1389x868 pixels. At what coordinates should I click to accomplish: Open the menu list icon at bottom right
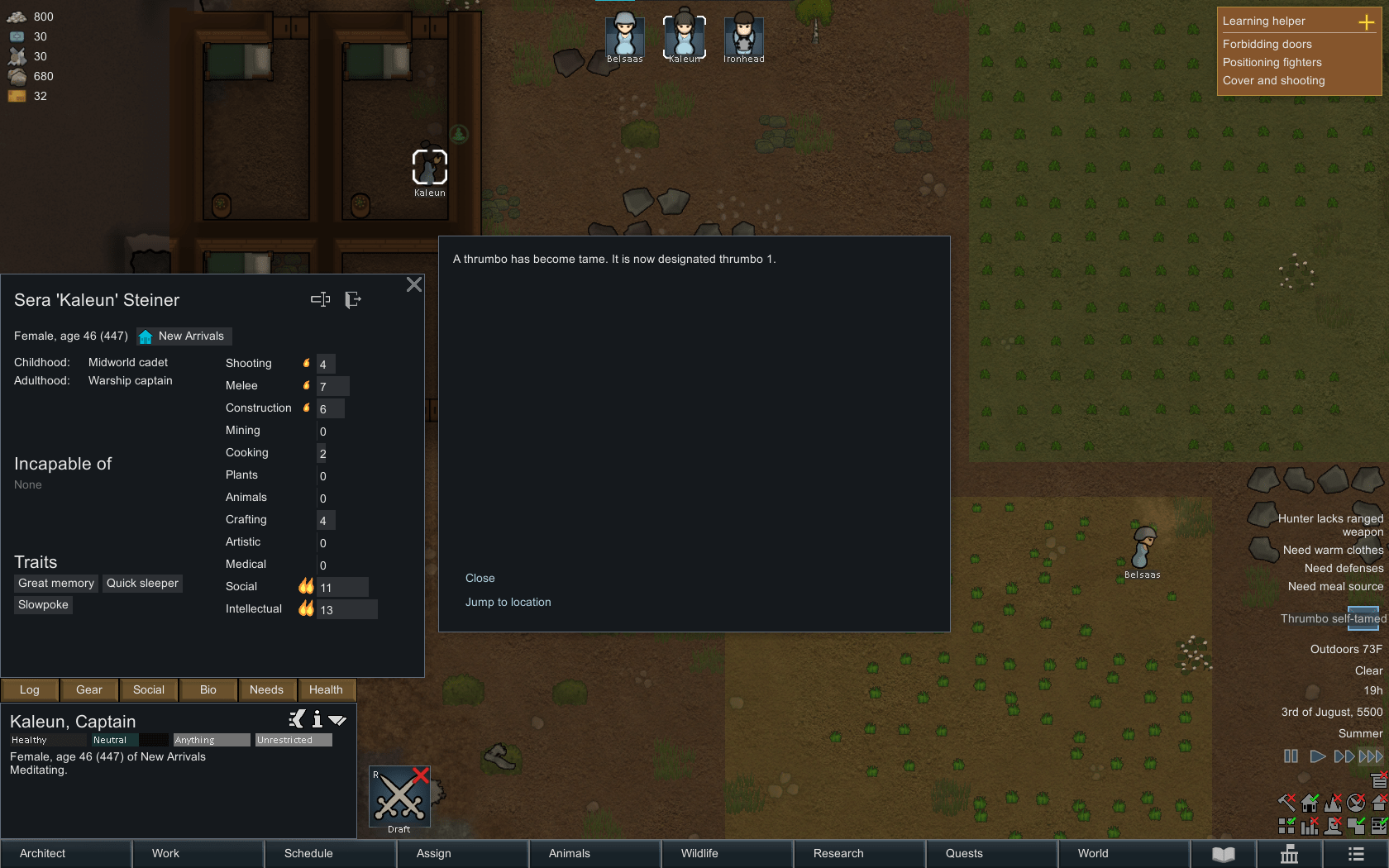pyautogui.click(x=1354, y=853)
